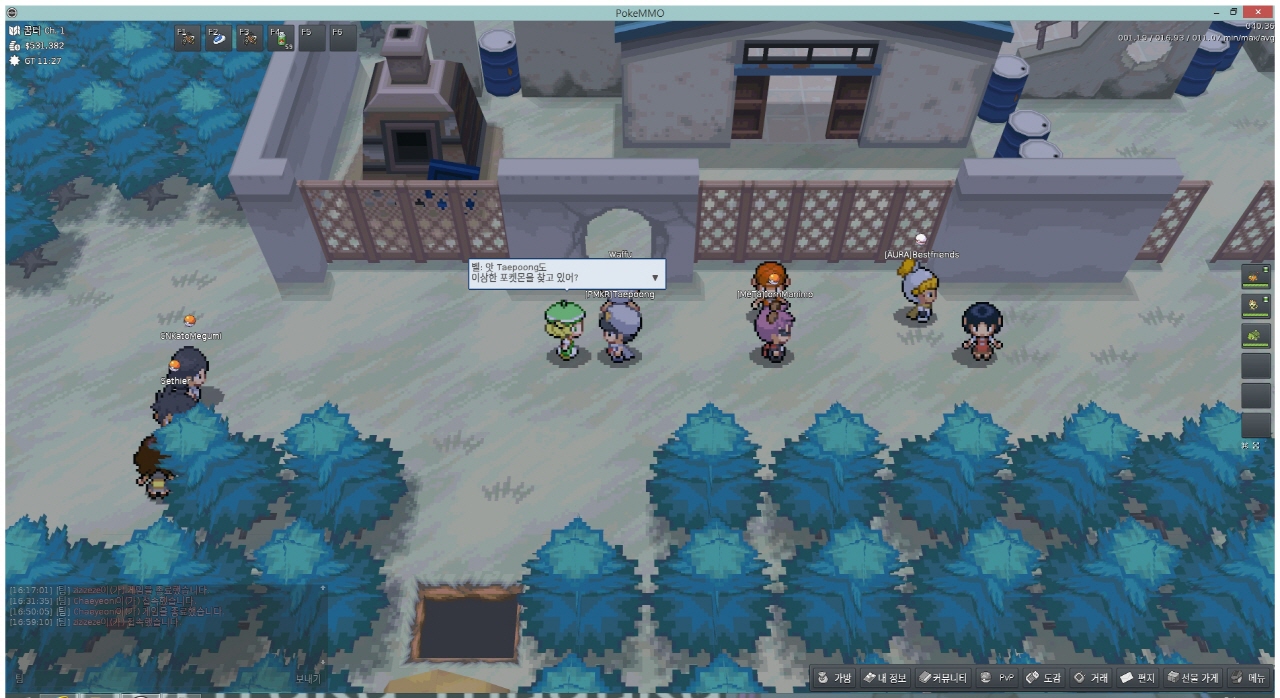Open the 가방 bag menu
The image size is (1280, 698).
835,678
